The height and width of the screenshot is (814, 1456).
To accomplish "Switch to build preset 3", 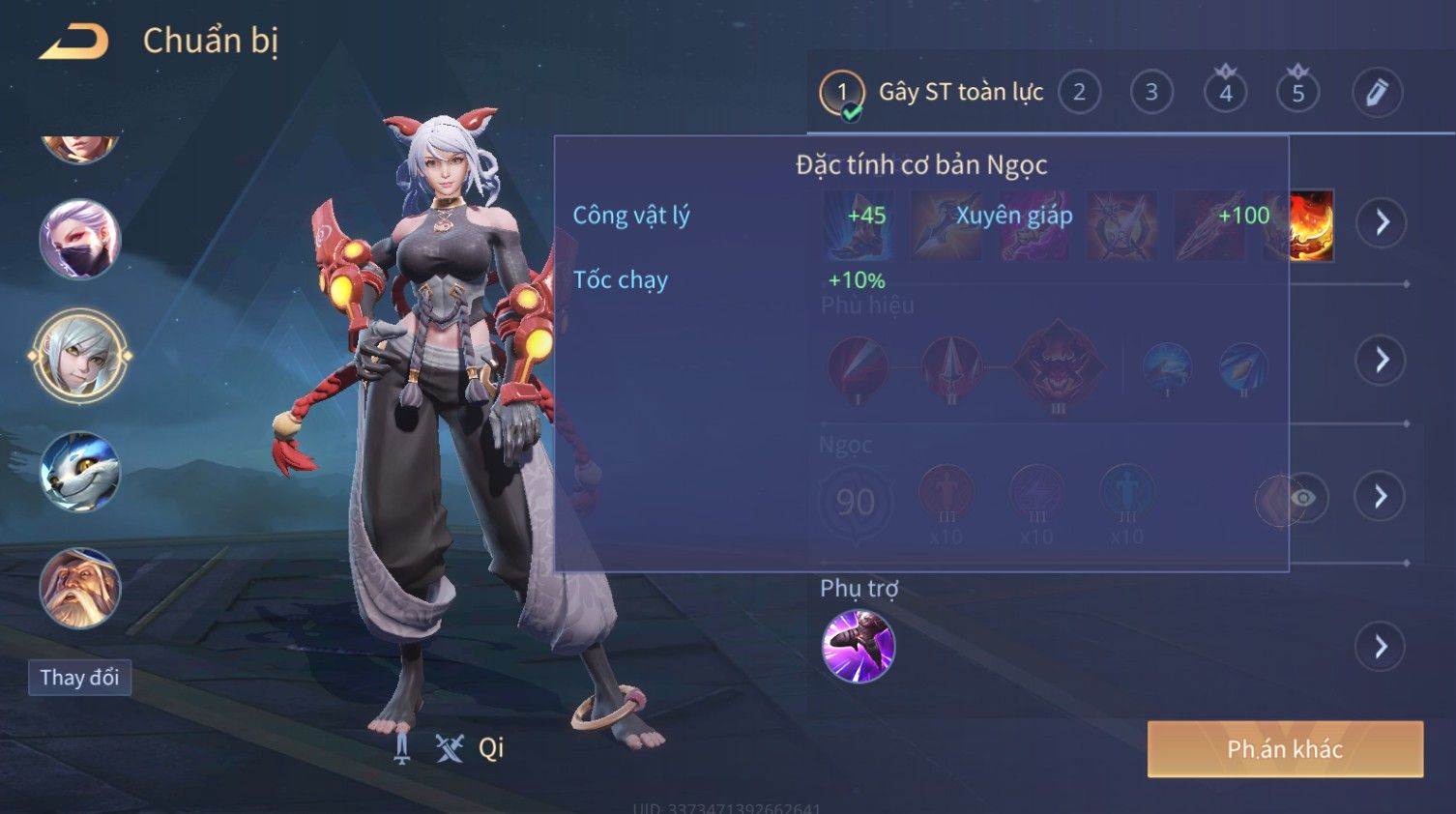I will [1151, 93].
